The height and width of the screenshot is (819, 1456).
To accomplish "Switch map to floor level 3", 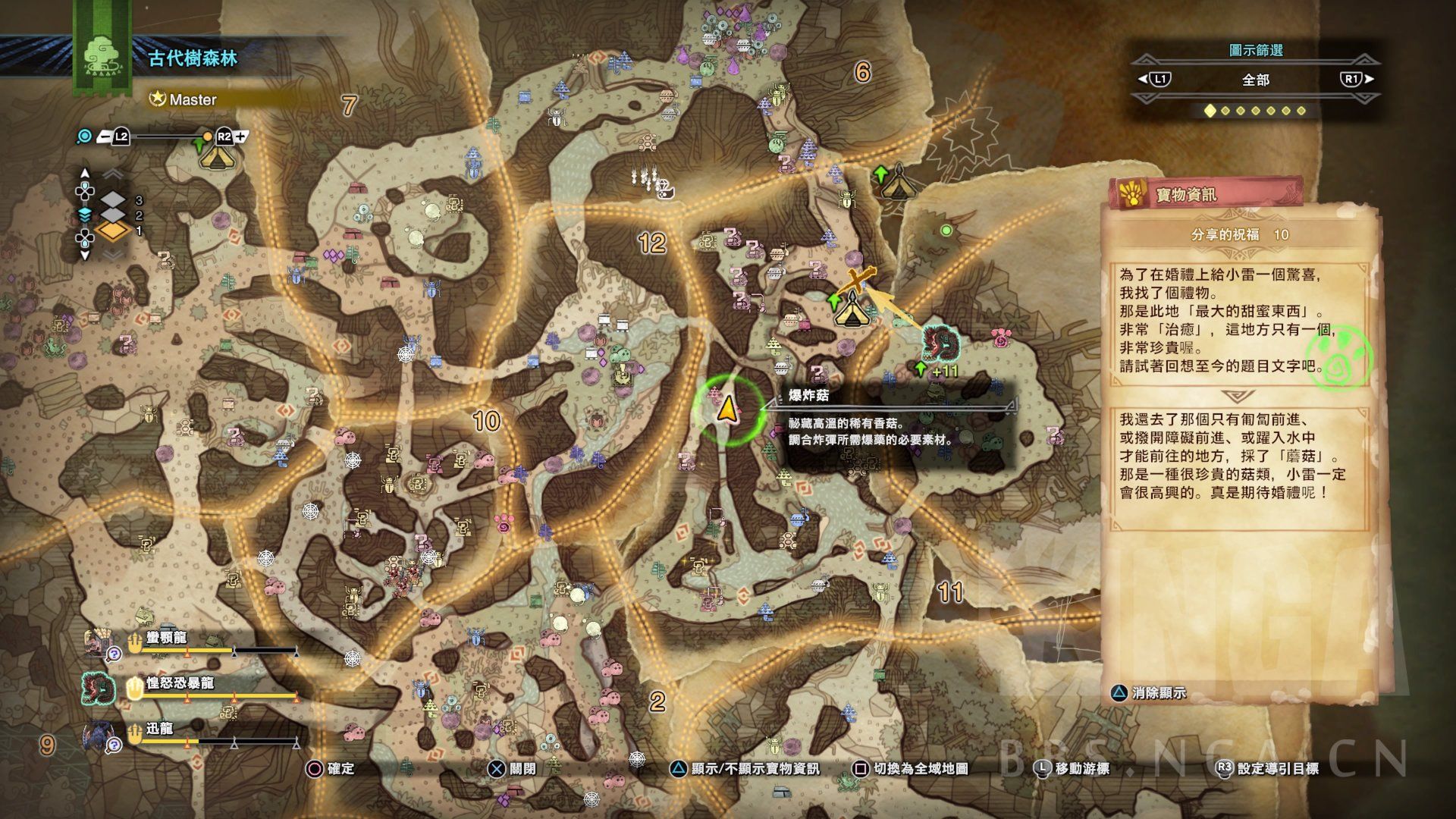I will [x=114, y=200].
